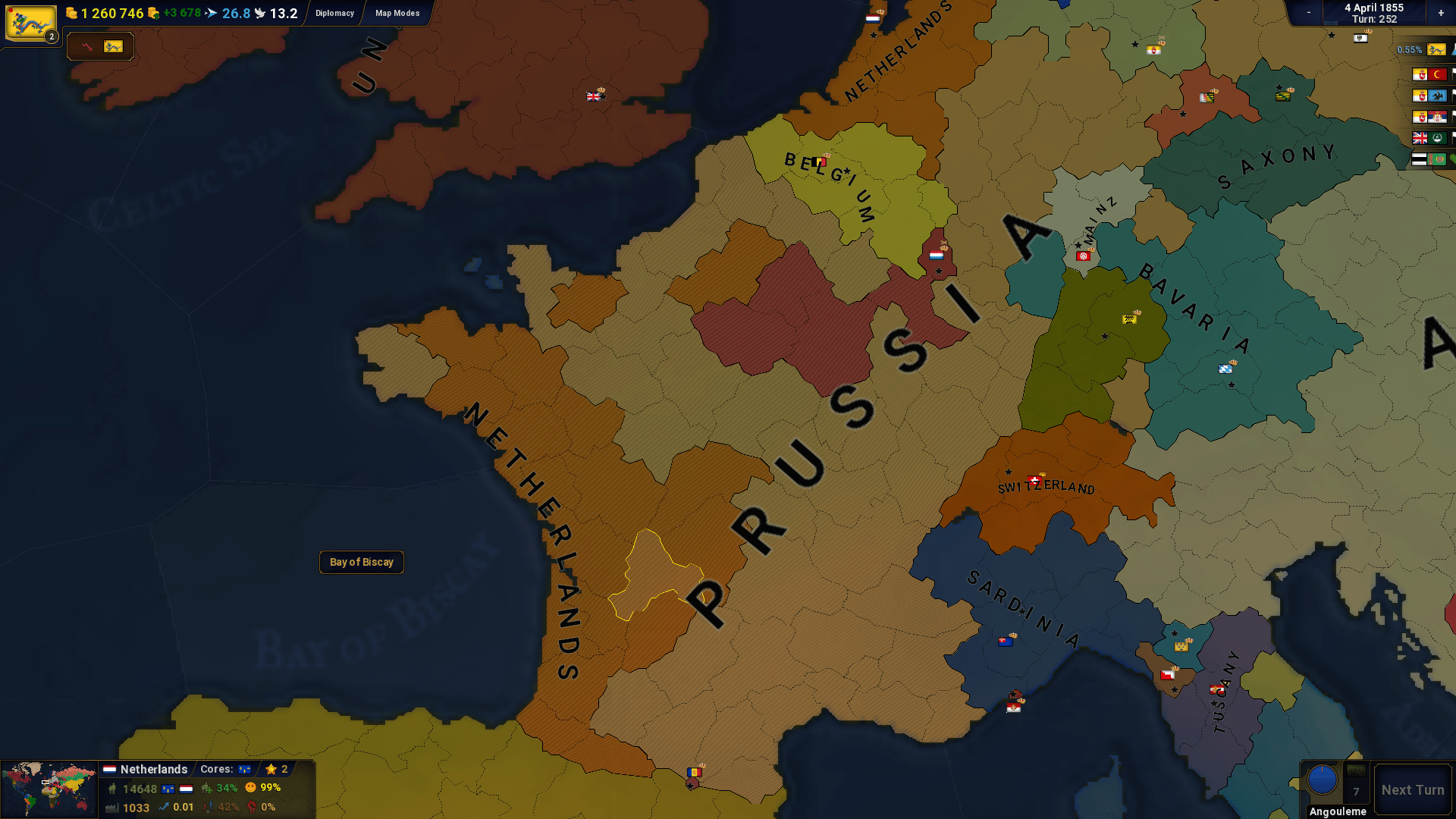Click the factory economy icon showing 1033
This screenshot has width=1456, height=819.
[x=112, y=808]
